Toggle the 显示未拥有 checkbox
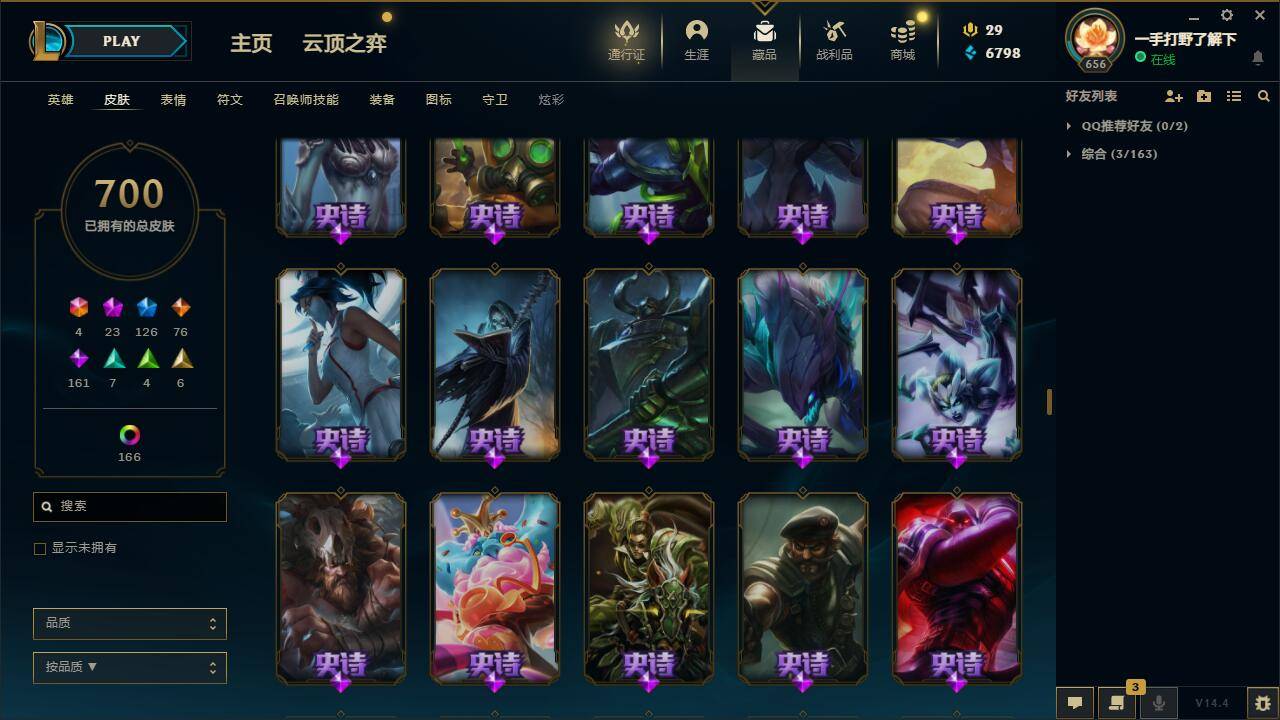 [40, 548]
